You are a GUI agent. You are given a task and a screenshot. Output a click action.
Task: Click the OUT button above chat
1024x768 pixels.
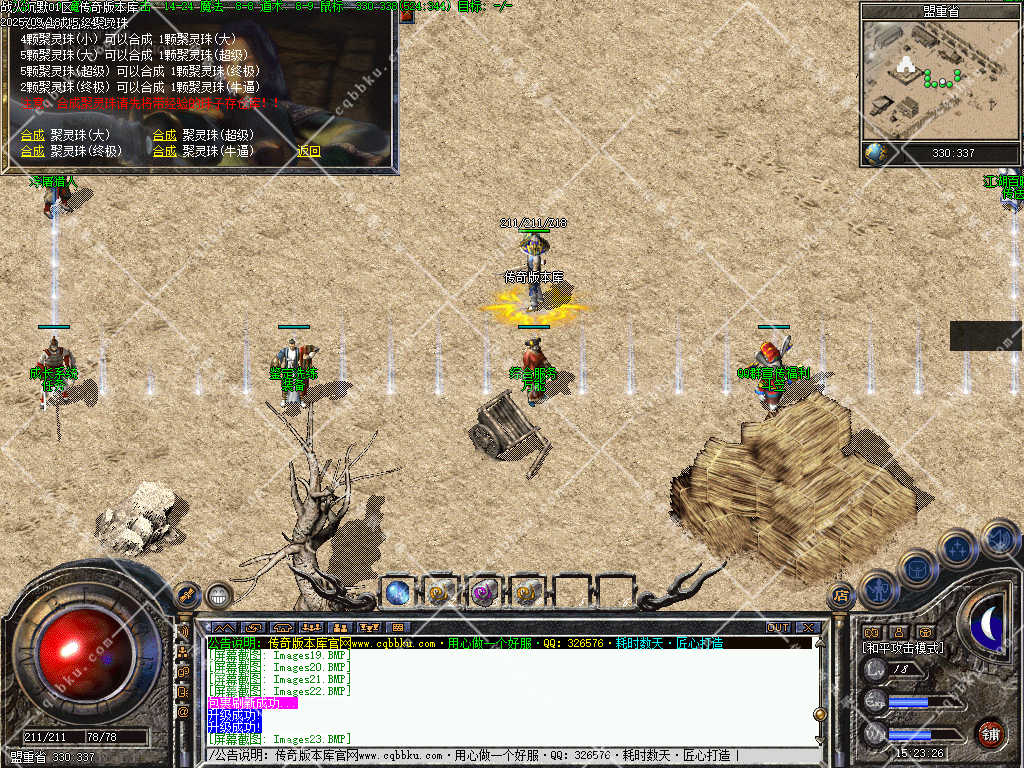click(x=778, y=628)
